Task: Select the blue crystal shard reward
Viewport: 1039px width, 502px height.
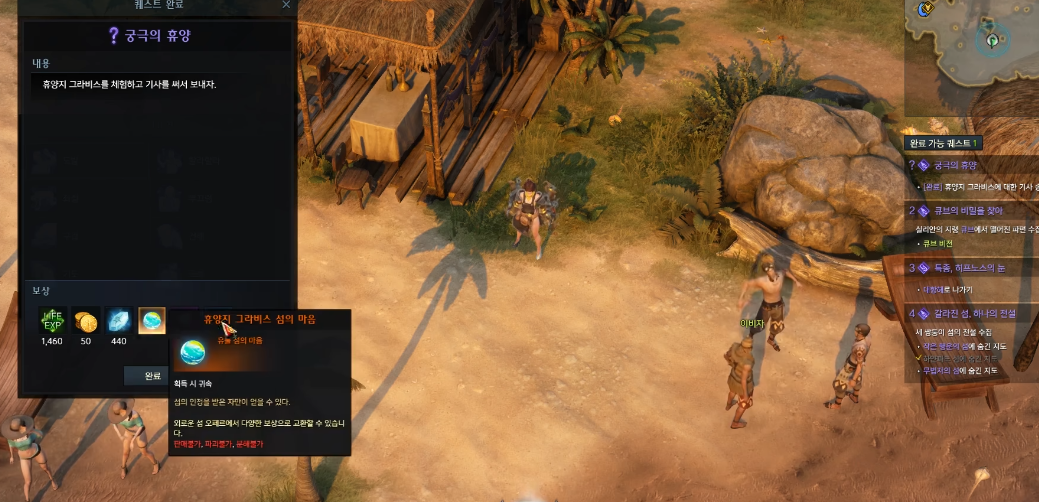Action: (119, 321)
